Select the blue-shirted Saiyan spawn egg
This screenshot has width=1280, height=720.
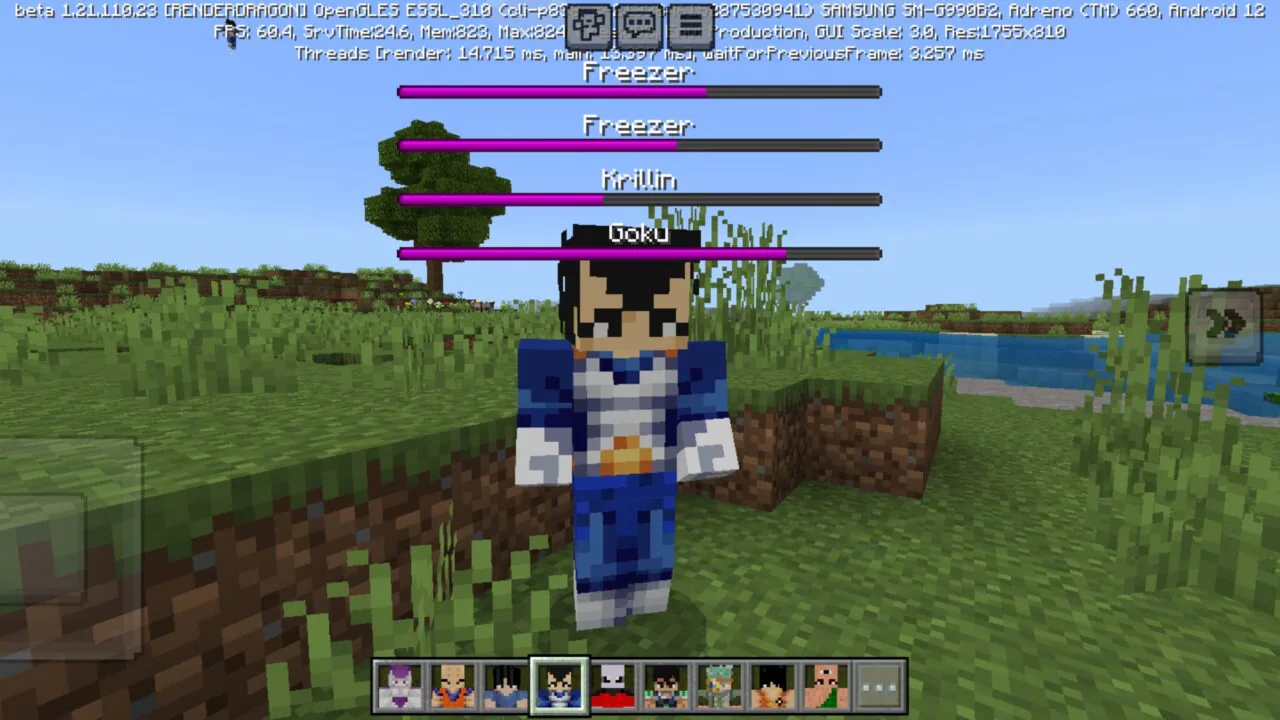(506, 685)
